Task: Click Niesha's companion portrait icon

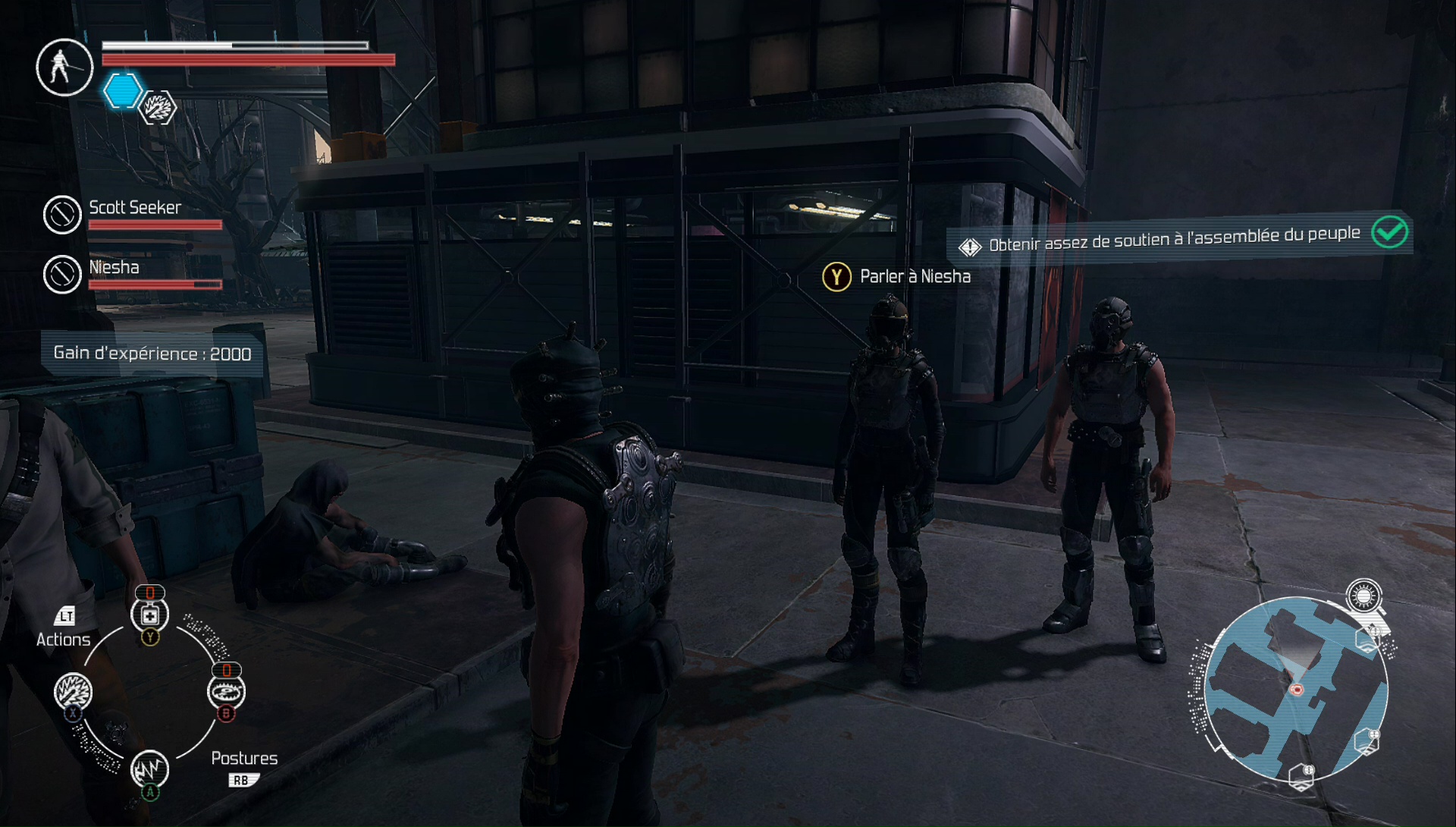Action: [62, 274]
